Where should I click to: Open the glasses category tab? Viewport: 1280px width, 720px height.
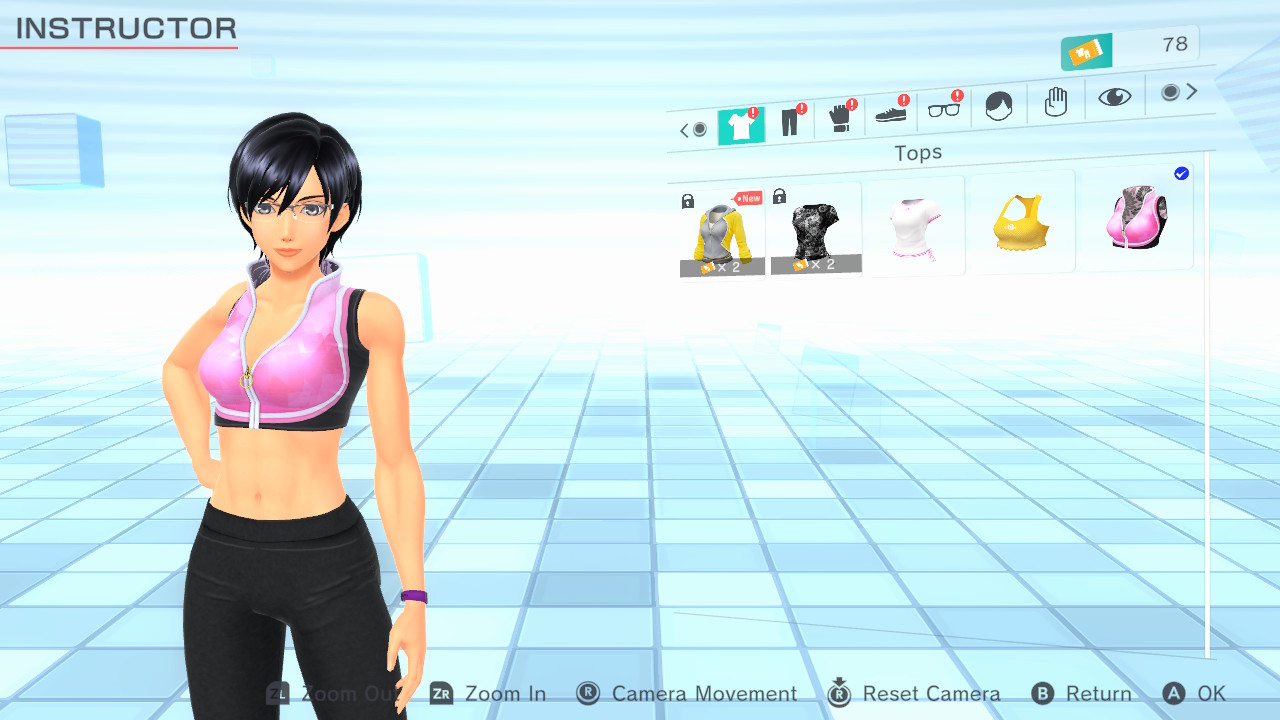(x=943, y=109)
